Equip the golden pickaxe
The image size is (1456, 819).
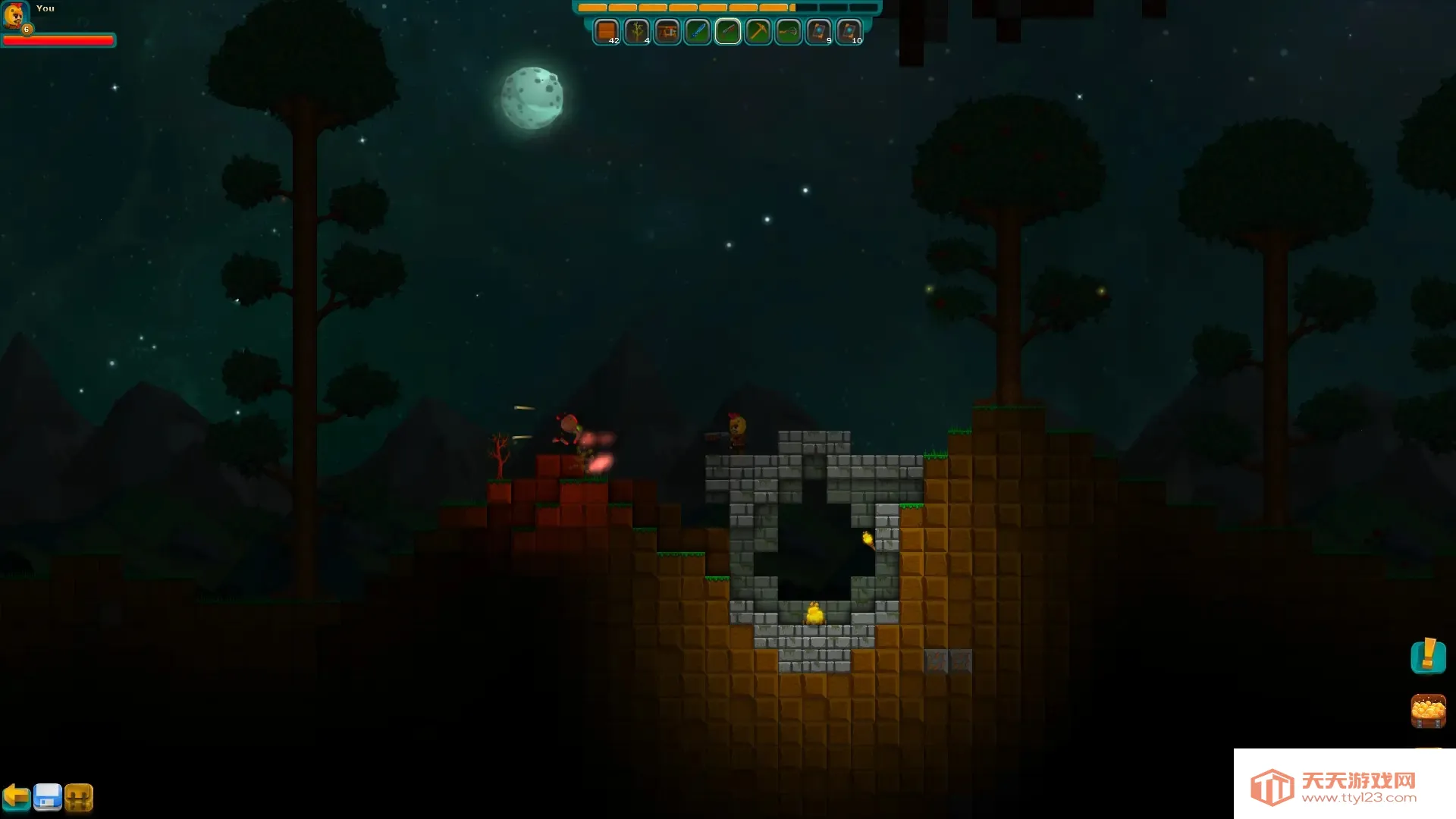click(x=758, y=32)
